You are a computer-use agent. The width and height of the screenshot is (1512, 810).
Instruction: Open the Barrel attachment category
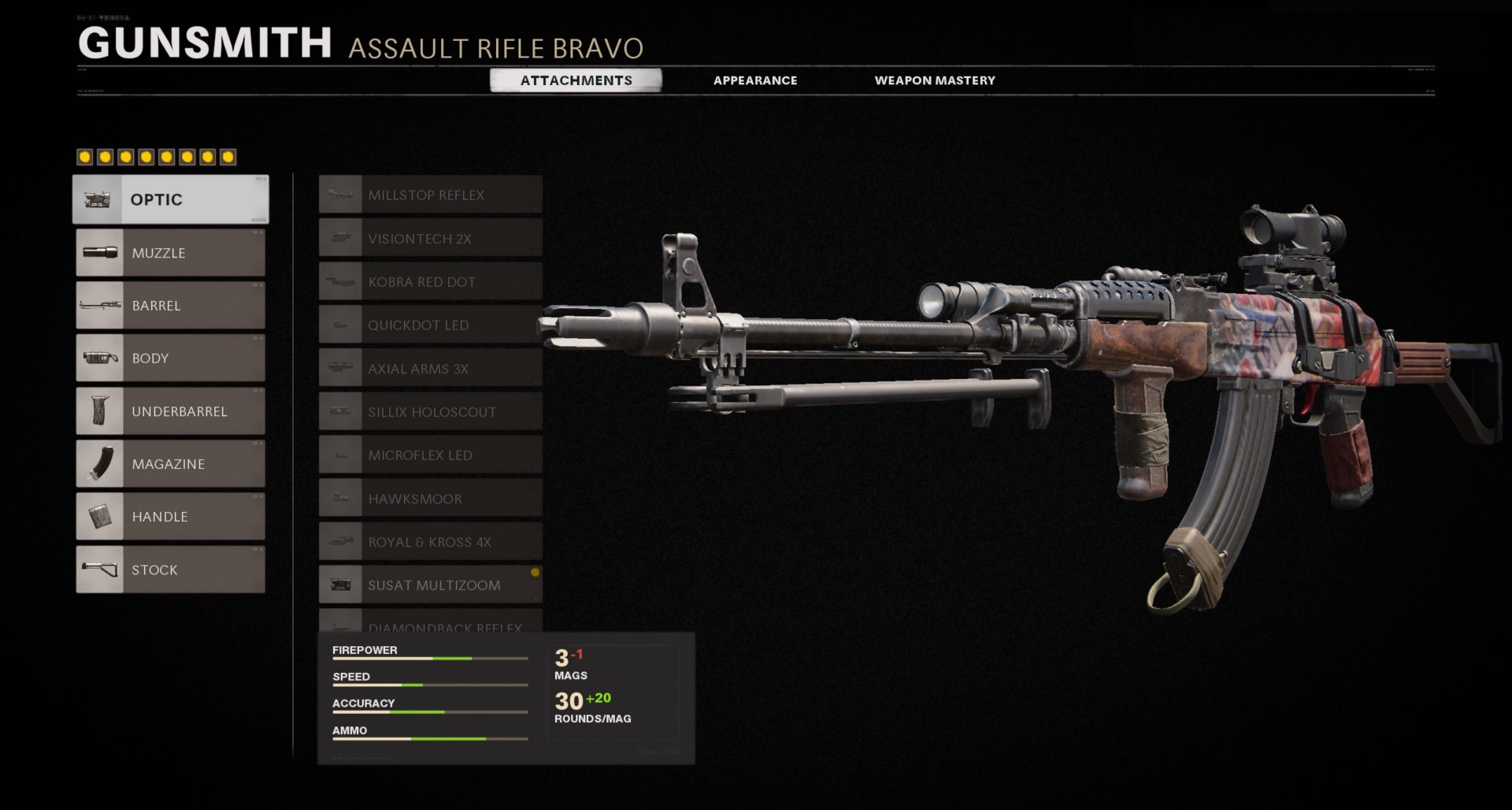click(171, 306)
